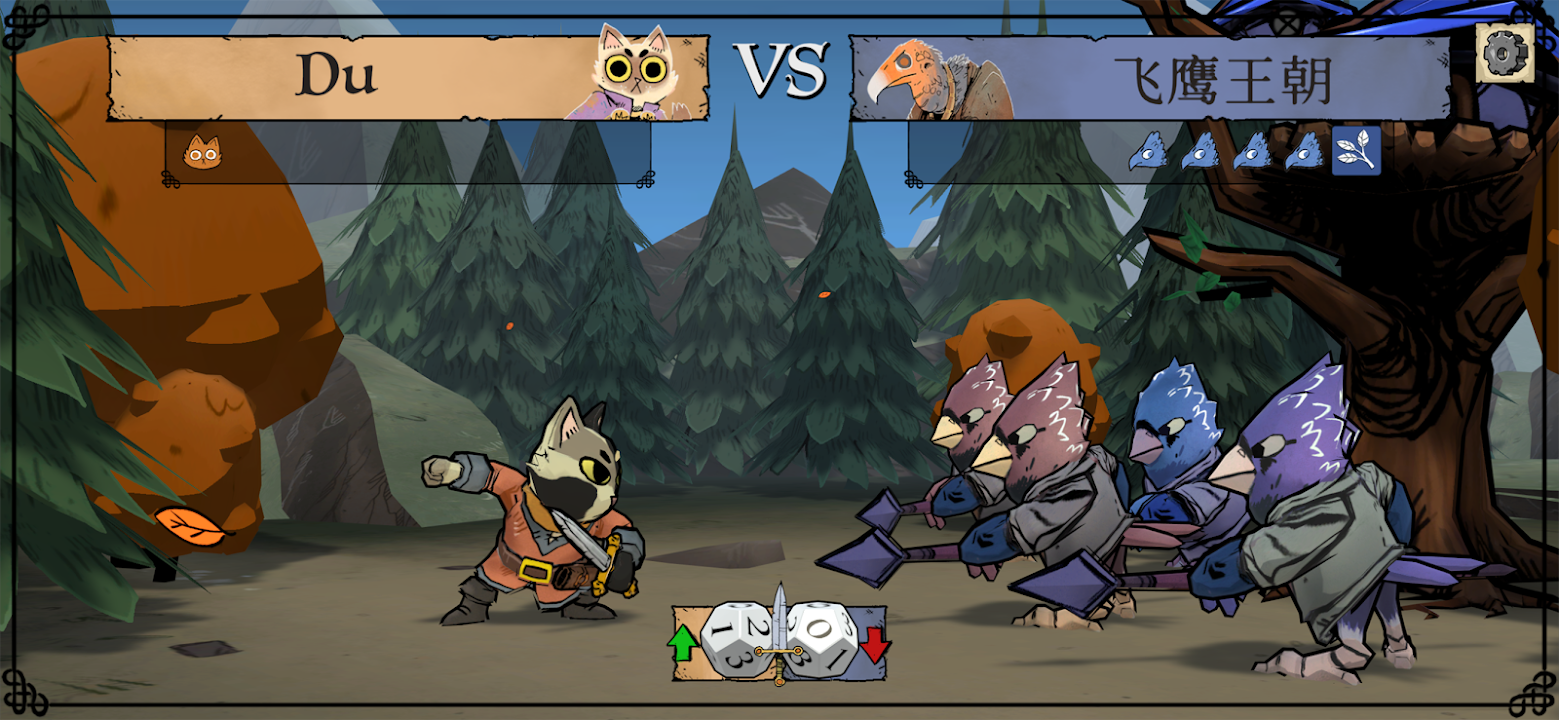Click the white leaf branch icon

pyautogui.click(x=1356, y=151)
